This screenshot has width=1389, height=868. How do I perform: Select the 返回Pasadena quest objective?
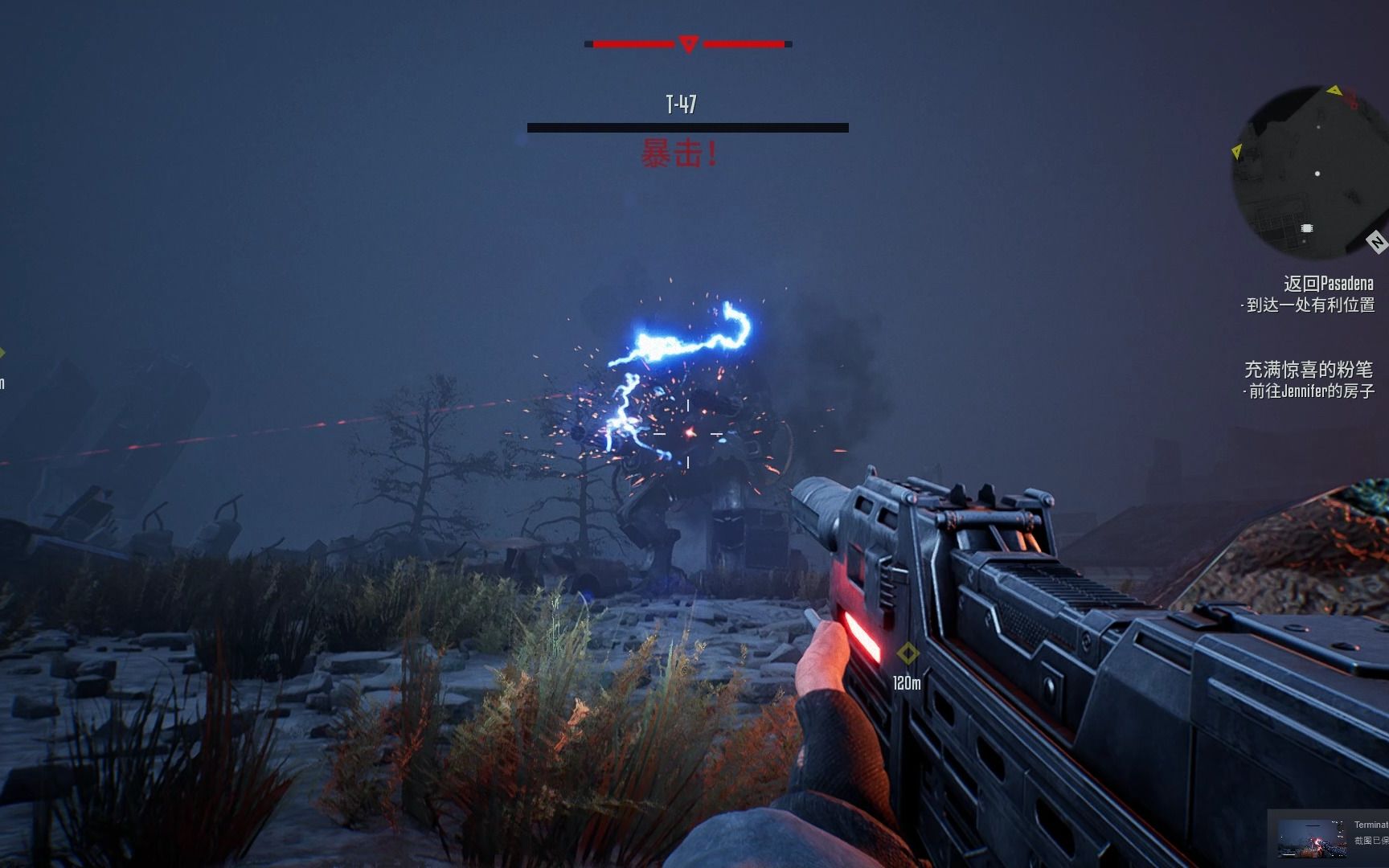tap(1328, 284)
